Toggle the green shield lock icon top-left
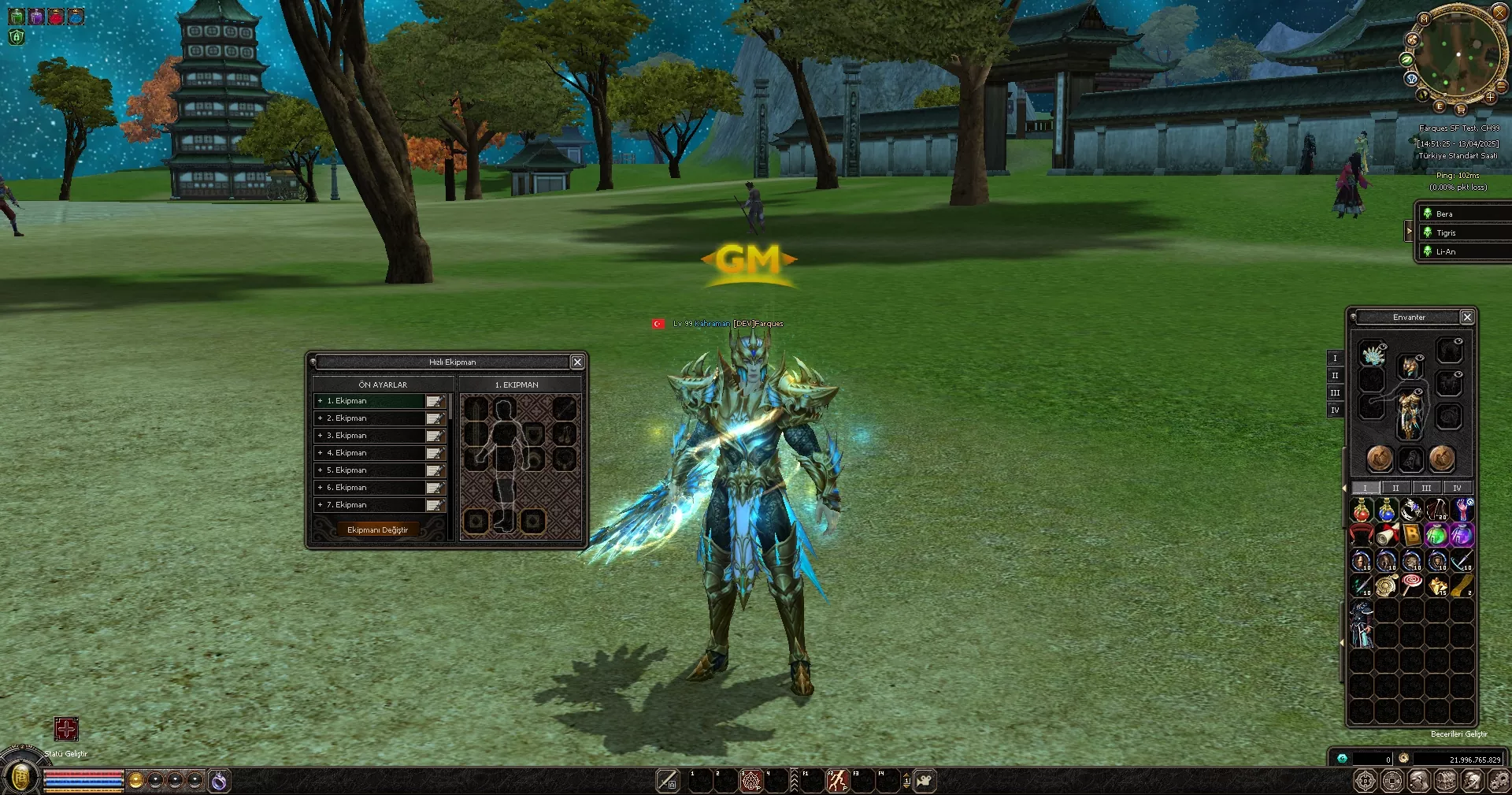This screenshot has width=1512, height=795. pos(16,37)
